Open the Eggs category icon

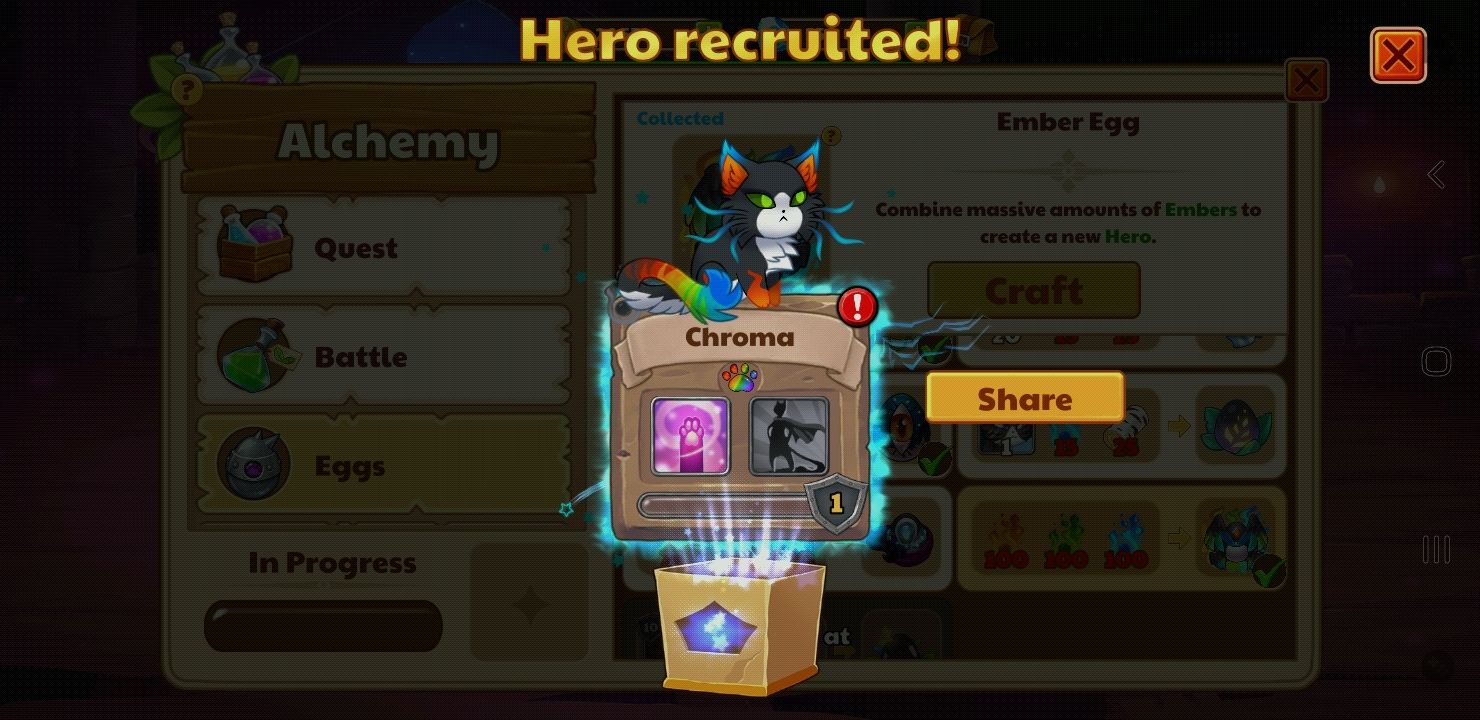[x=254, y=462]
